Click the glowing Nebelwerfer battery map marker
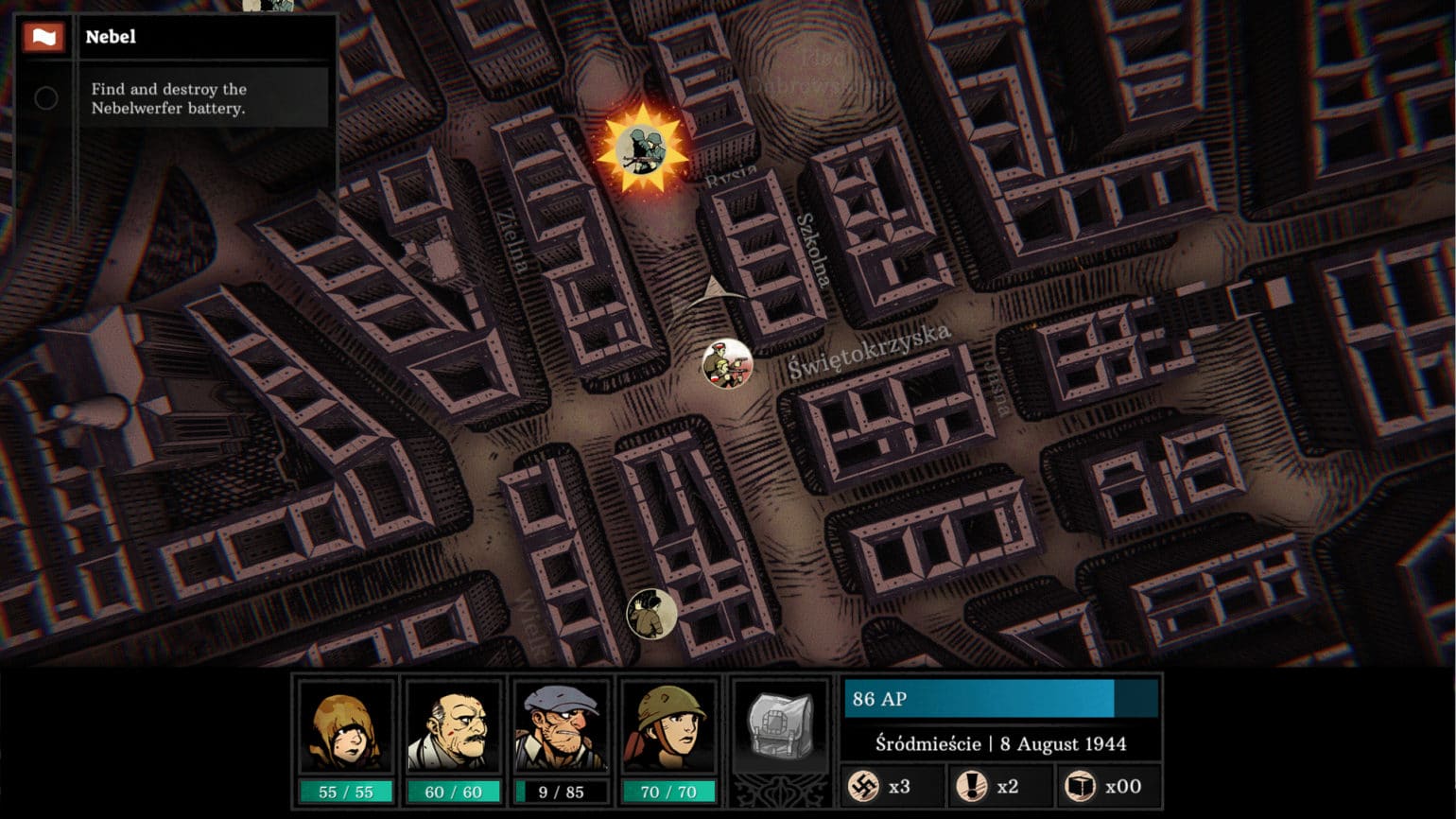 click(642, 148)
